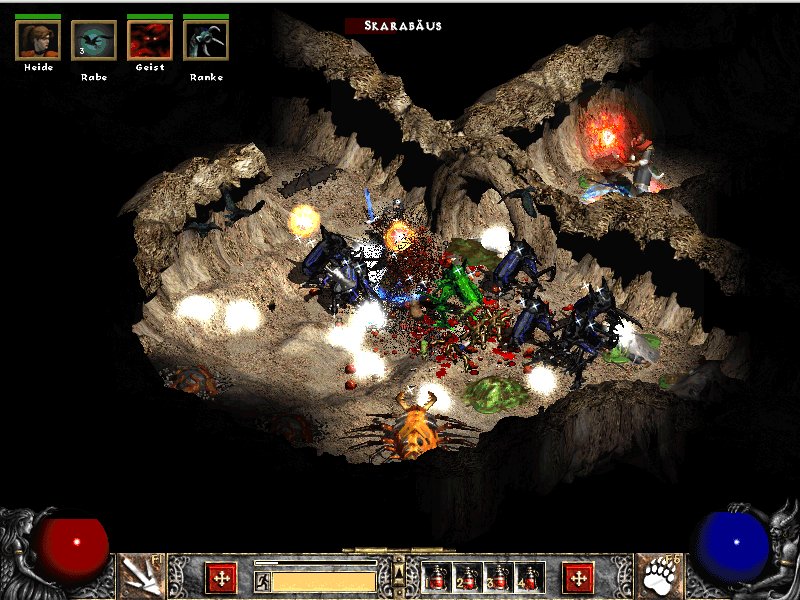Use the potion in belt slot 3
The width and height of the screenshot is (800, 600).
point(498,577)
